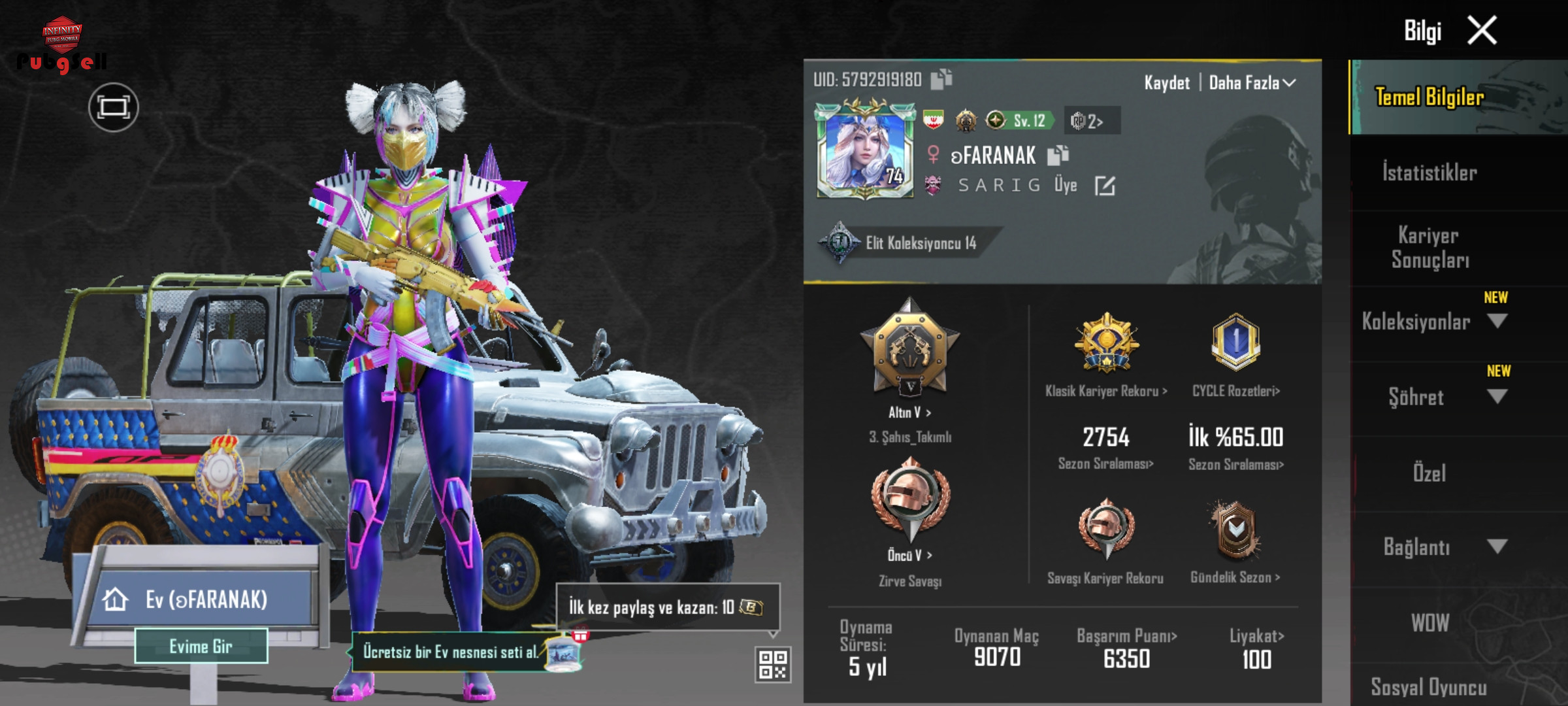Copy the UID number

point(941,79)
